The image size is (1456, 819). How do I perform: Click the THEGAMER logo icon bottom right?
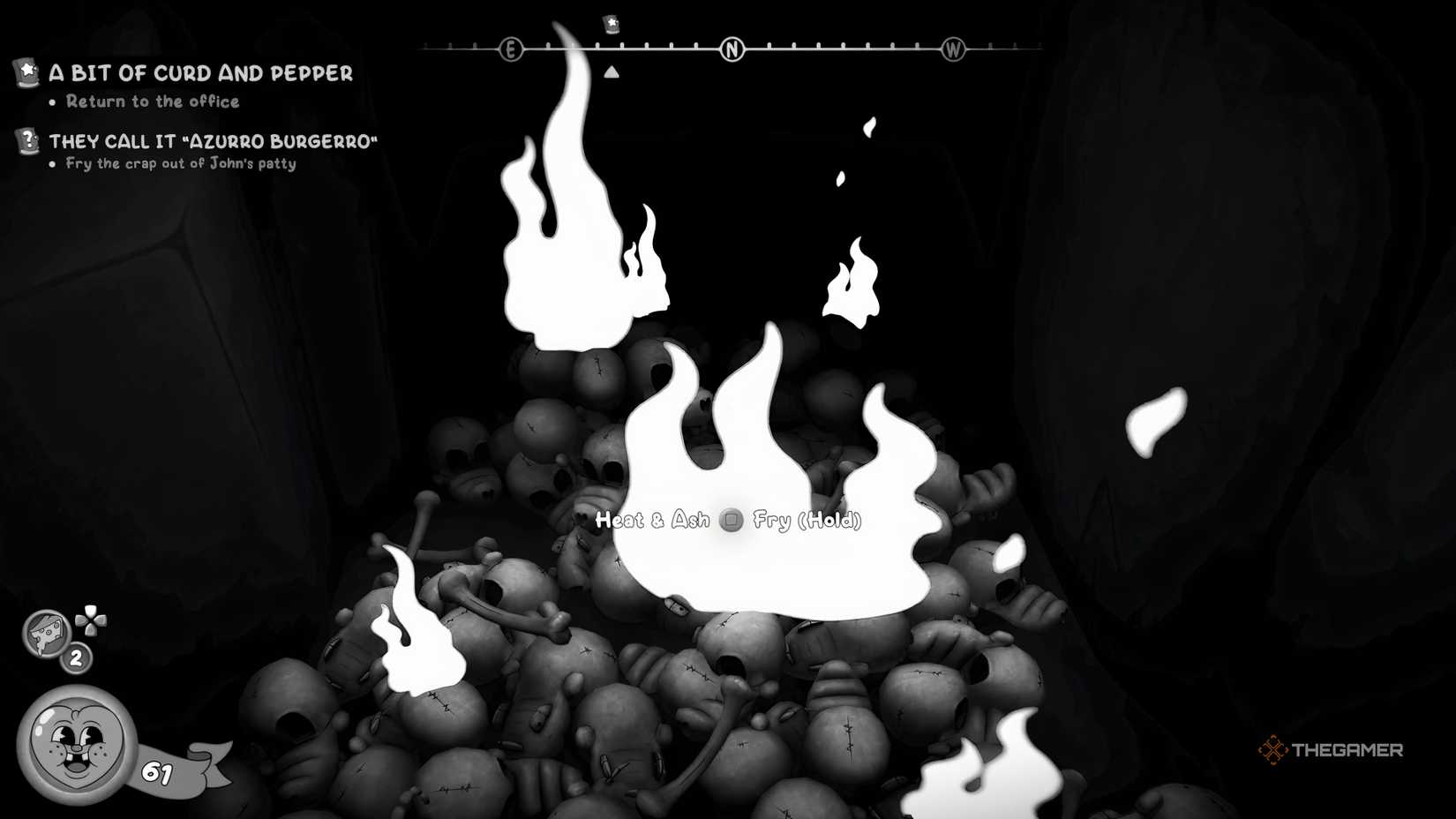tap(1274, 750)
